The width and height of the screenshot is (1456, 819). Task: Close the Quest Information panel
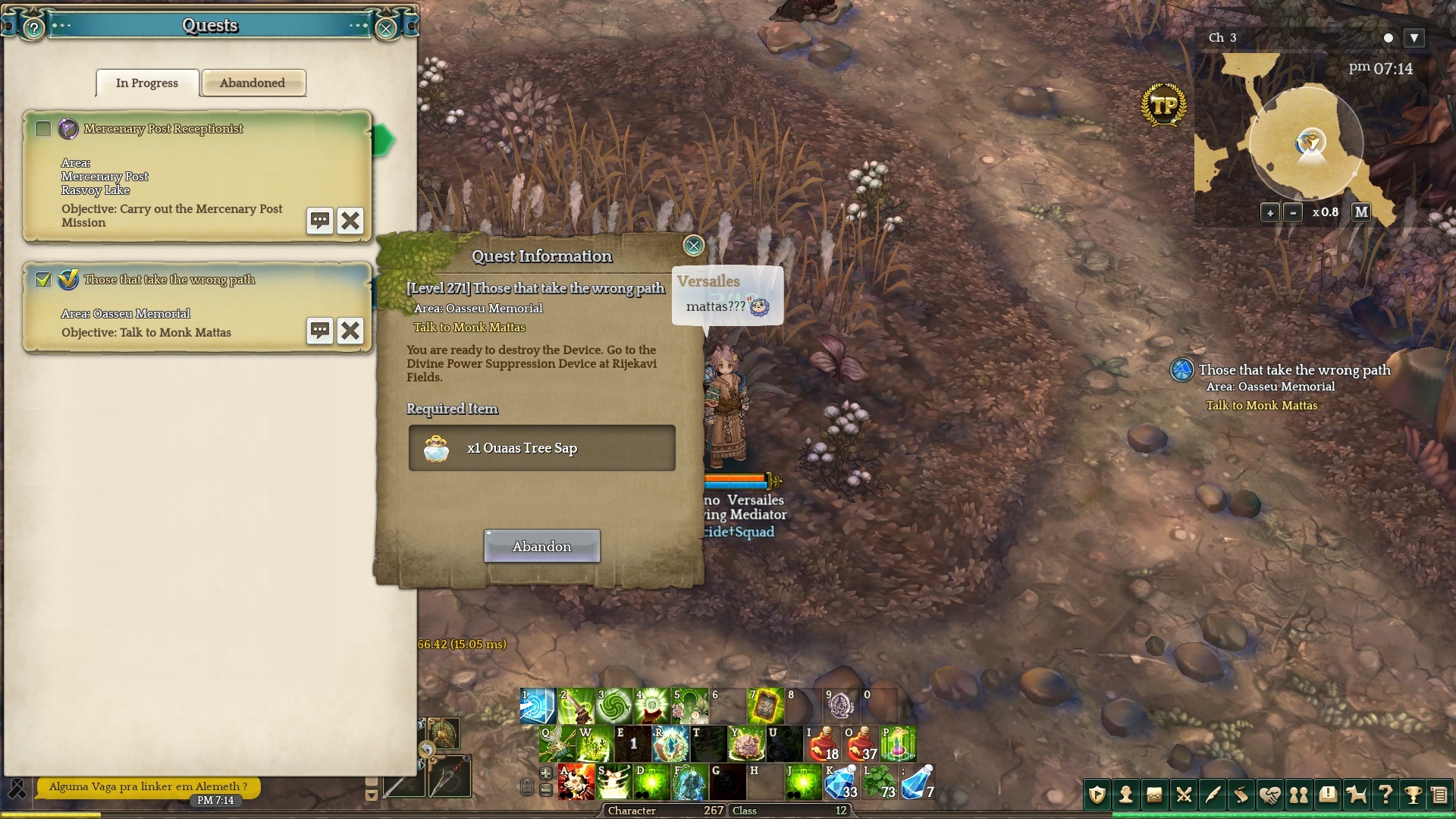pyautogui.click(x=693, y=245)
